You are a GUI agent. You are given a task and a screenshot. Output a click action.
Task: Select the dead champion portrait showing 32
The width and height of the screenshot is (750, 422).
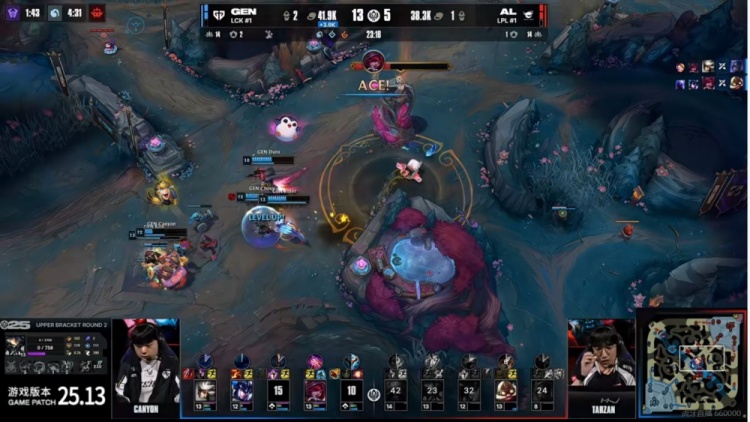(469, 389)
